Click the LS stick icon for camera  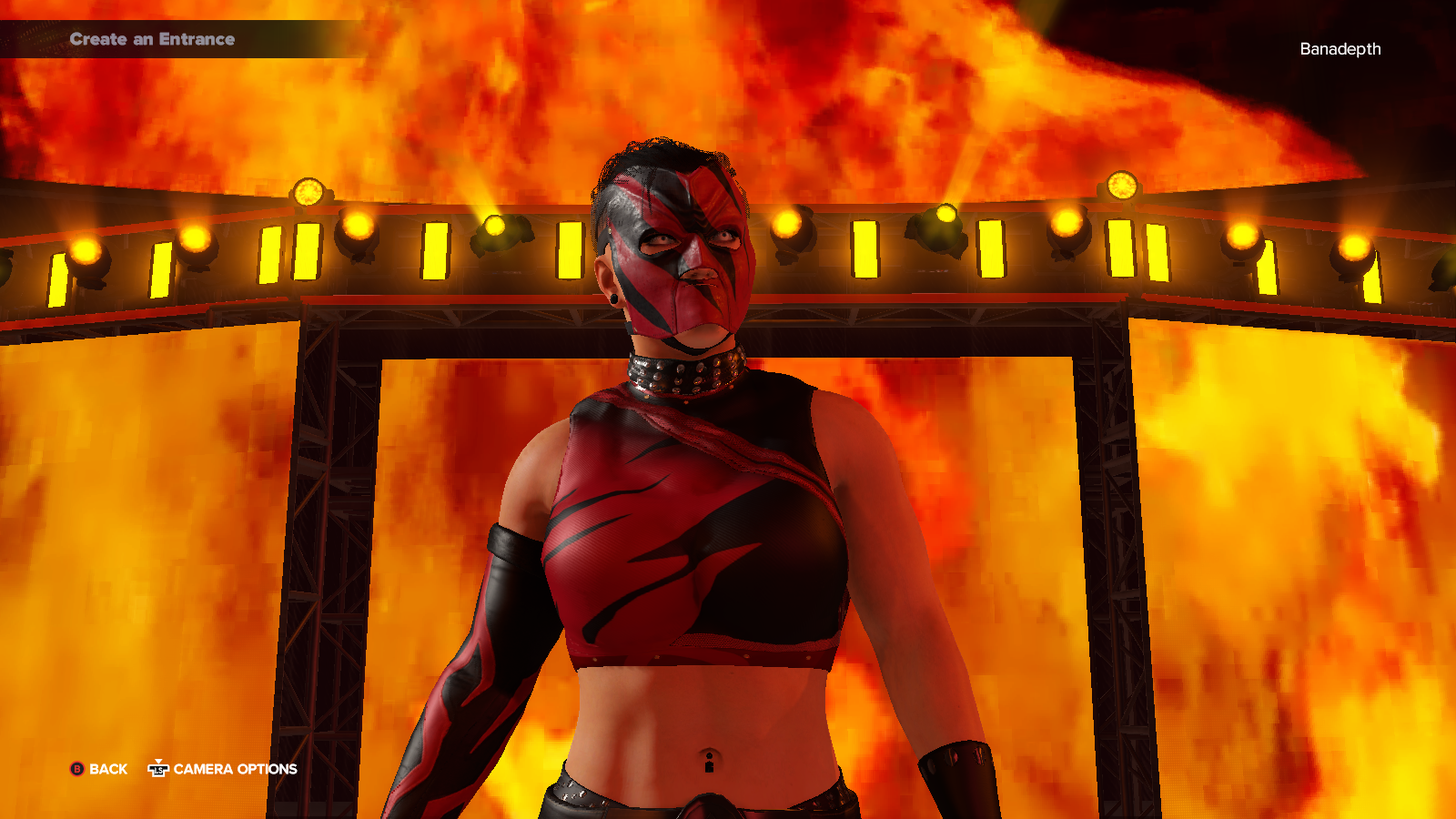(x=157, y=769)
